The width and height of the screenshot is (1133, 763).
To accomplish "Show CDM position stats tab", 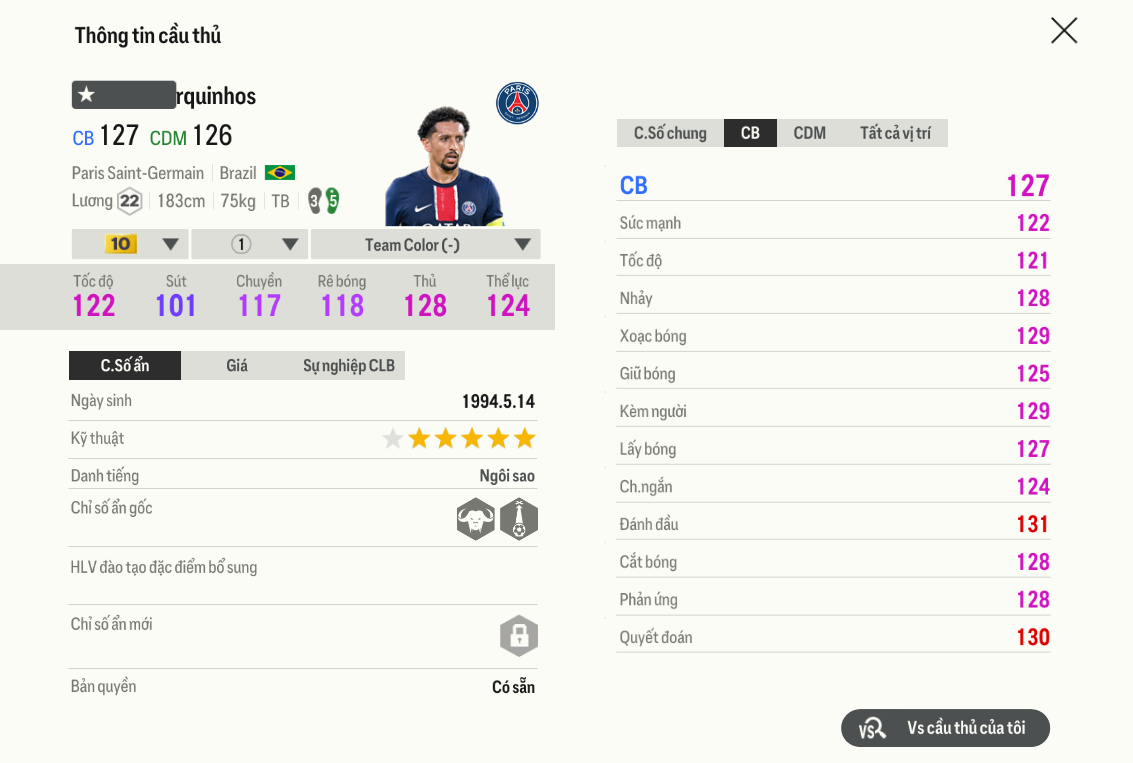I will pos(809,133).
